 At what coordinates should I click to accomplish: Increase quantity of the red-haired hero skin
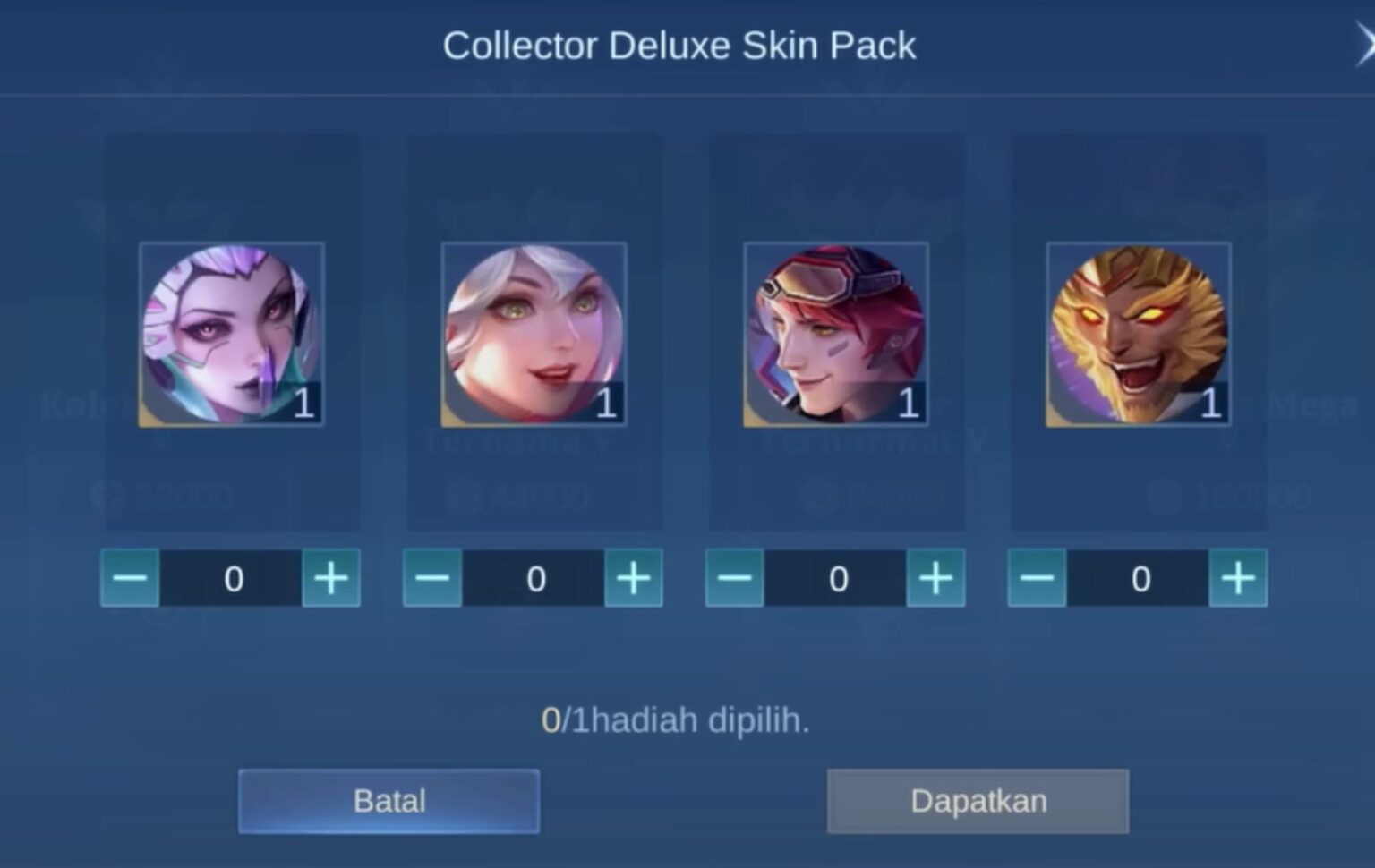coord(935,578)
